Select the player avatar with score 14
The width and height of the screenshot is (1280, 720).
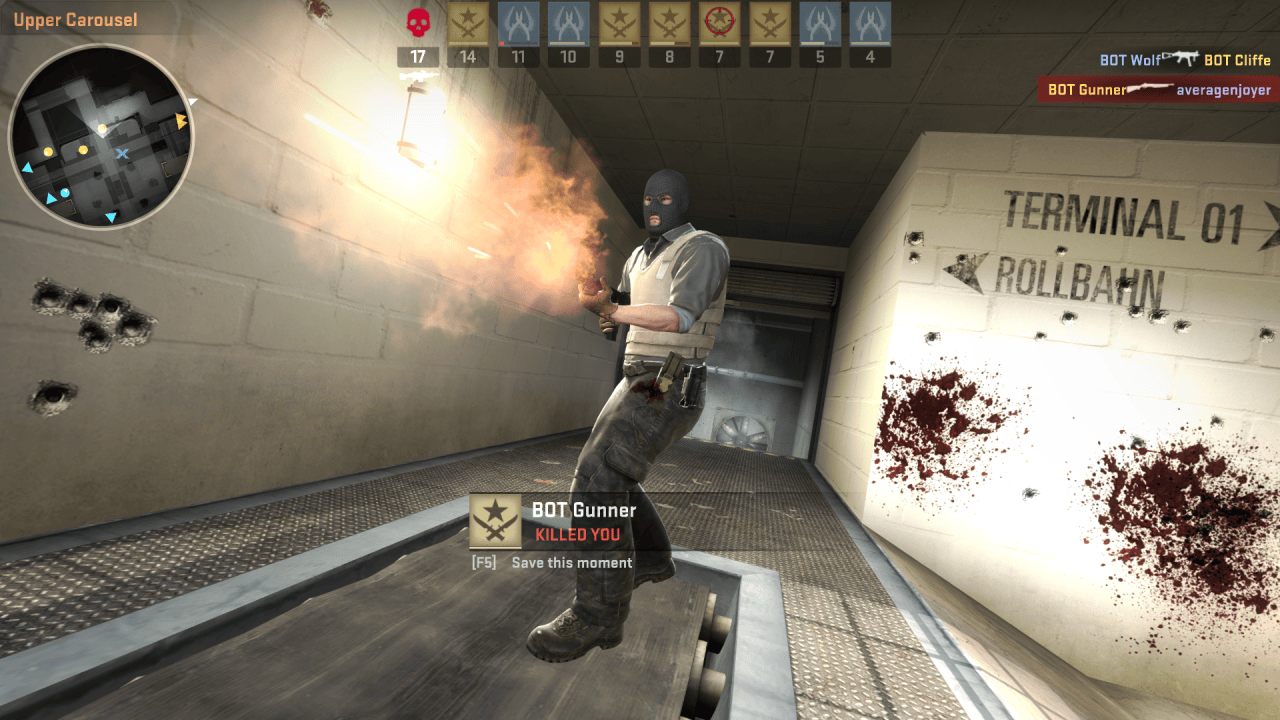(x=468, y=23)
